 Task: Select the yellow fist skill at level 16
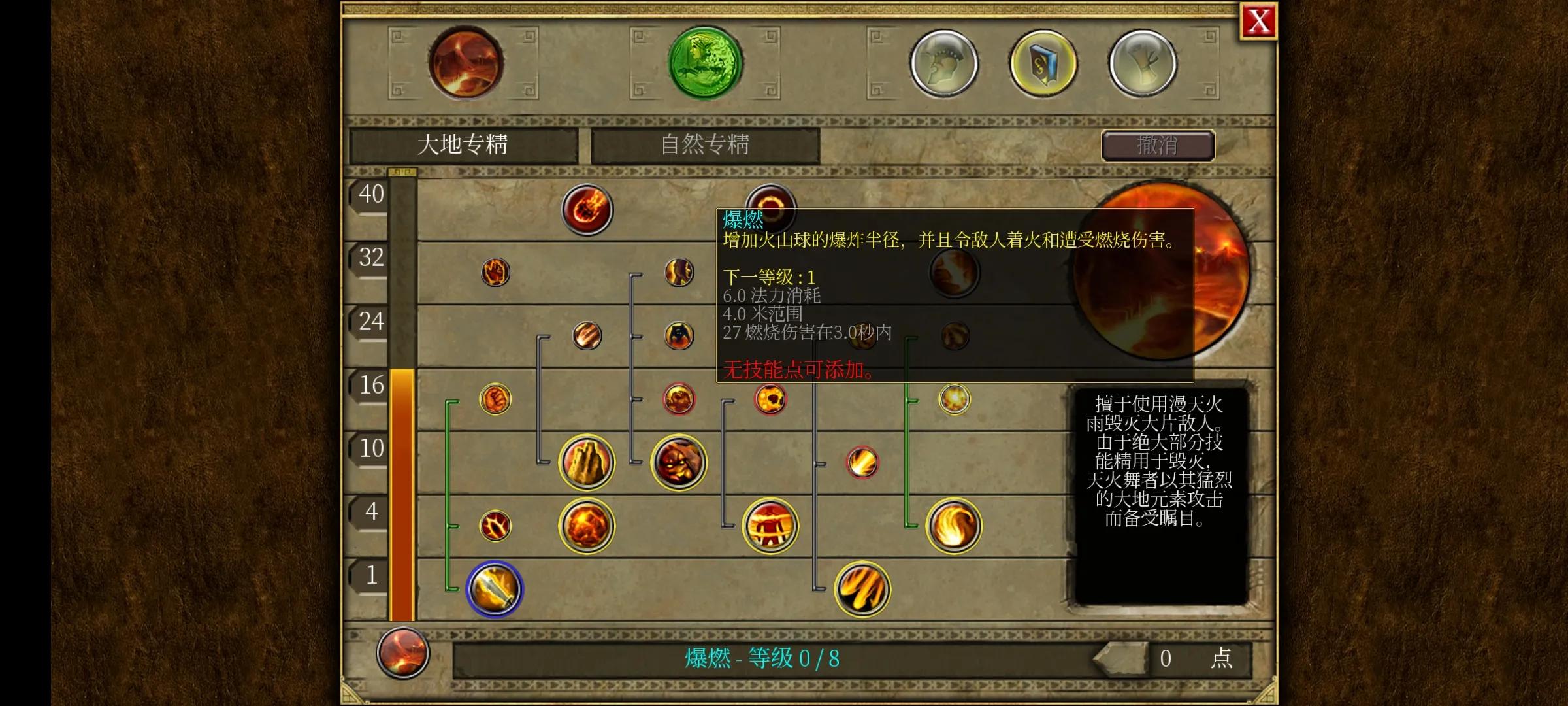pos(495,400)
